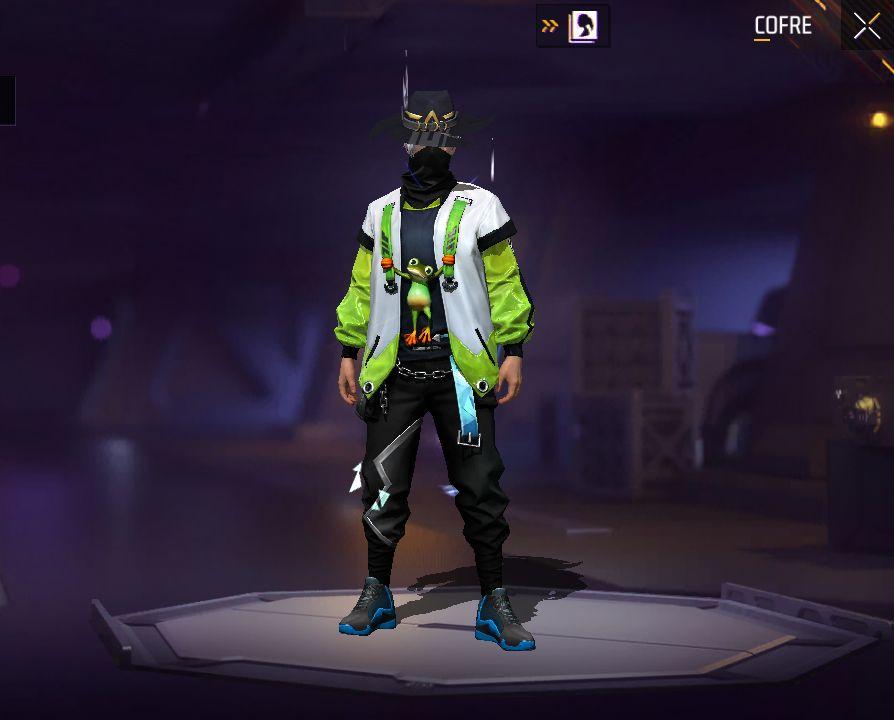Close the character preview screen
This screenshot has width=894, height=720.
867,26
